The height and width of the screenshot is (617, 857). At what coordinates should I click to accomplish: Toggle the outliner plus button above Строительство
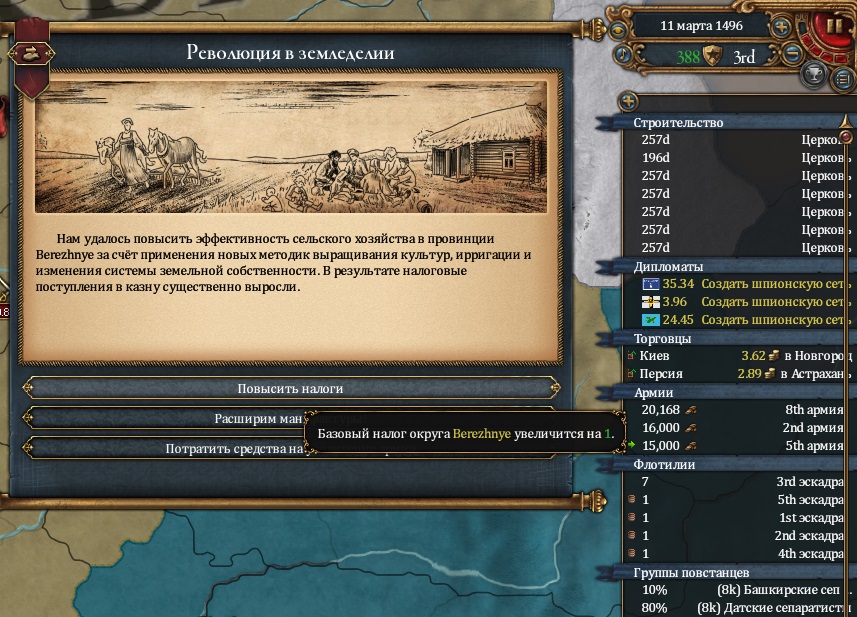627,101
